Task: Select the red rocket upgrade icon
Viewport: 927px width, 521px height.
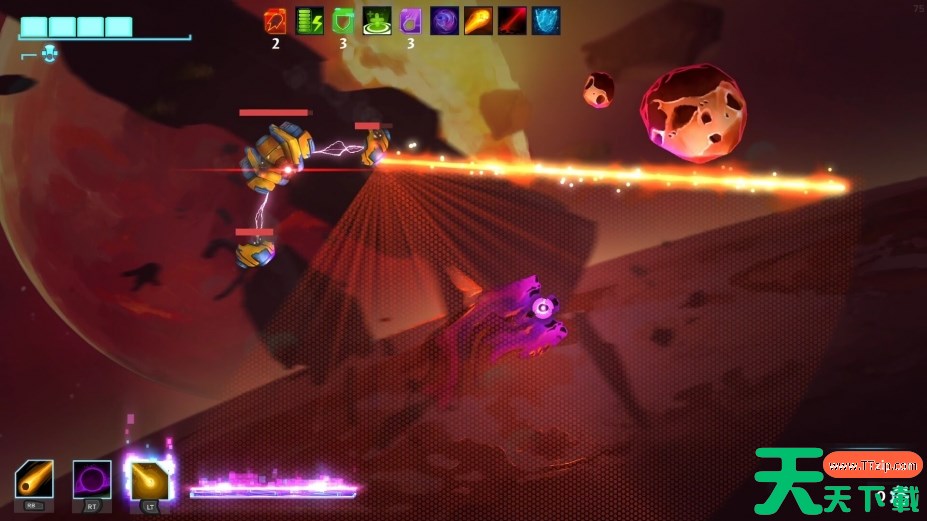Action: tap(274, 21)
